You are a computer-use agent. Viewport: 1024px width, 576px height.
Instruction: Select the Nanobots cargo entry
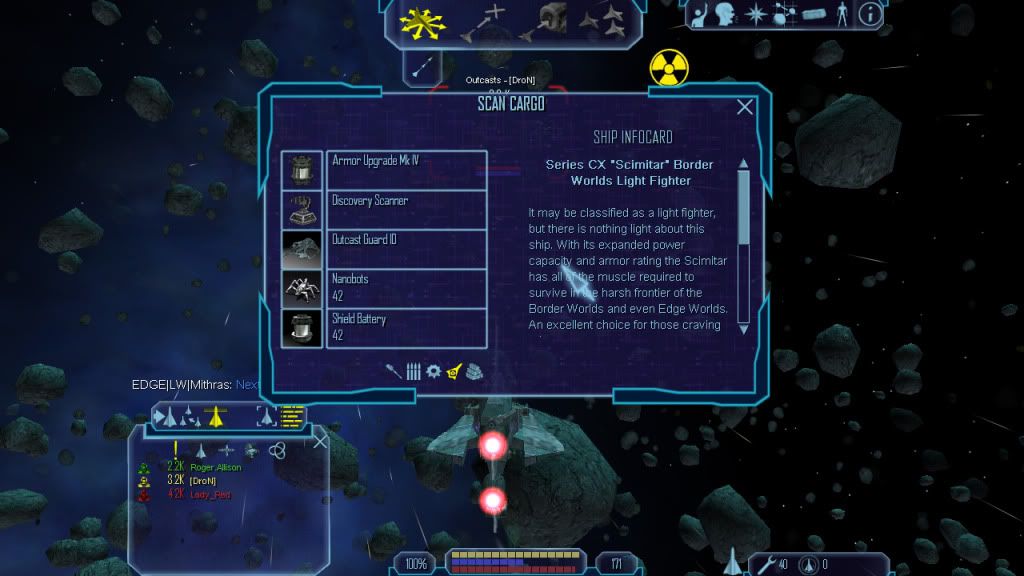pyautogui.click(x=406, y=288)
